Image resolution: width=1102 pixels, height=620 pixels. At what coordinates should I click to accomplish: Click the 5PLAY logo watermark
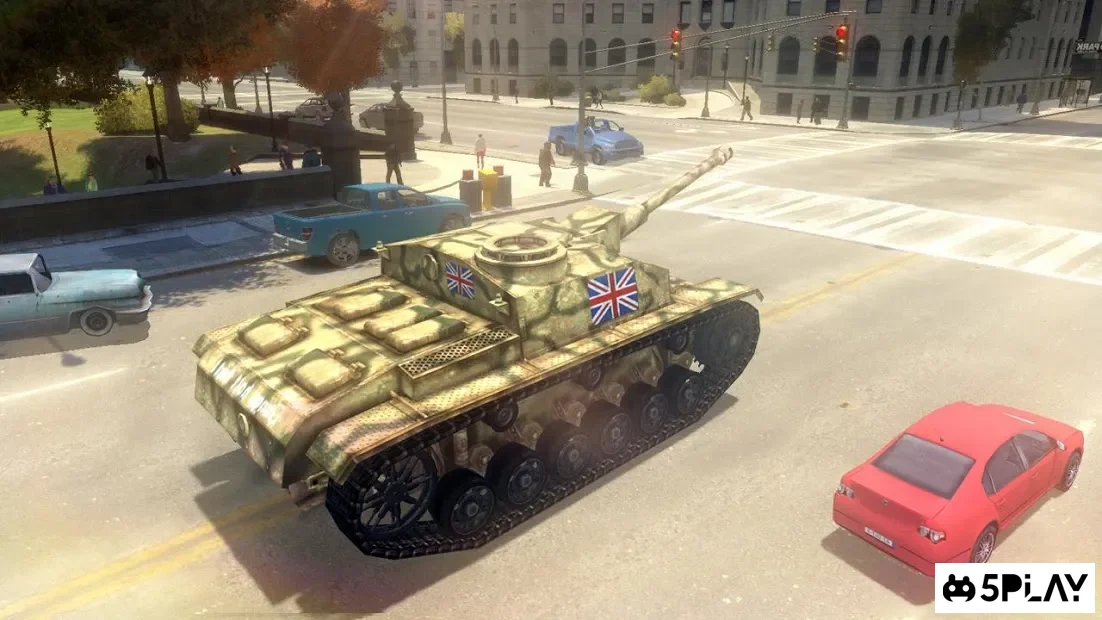tap(1014, 588)
